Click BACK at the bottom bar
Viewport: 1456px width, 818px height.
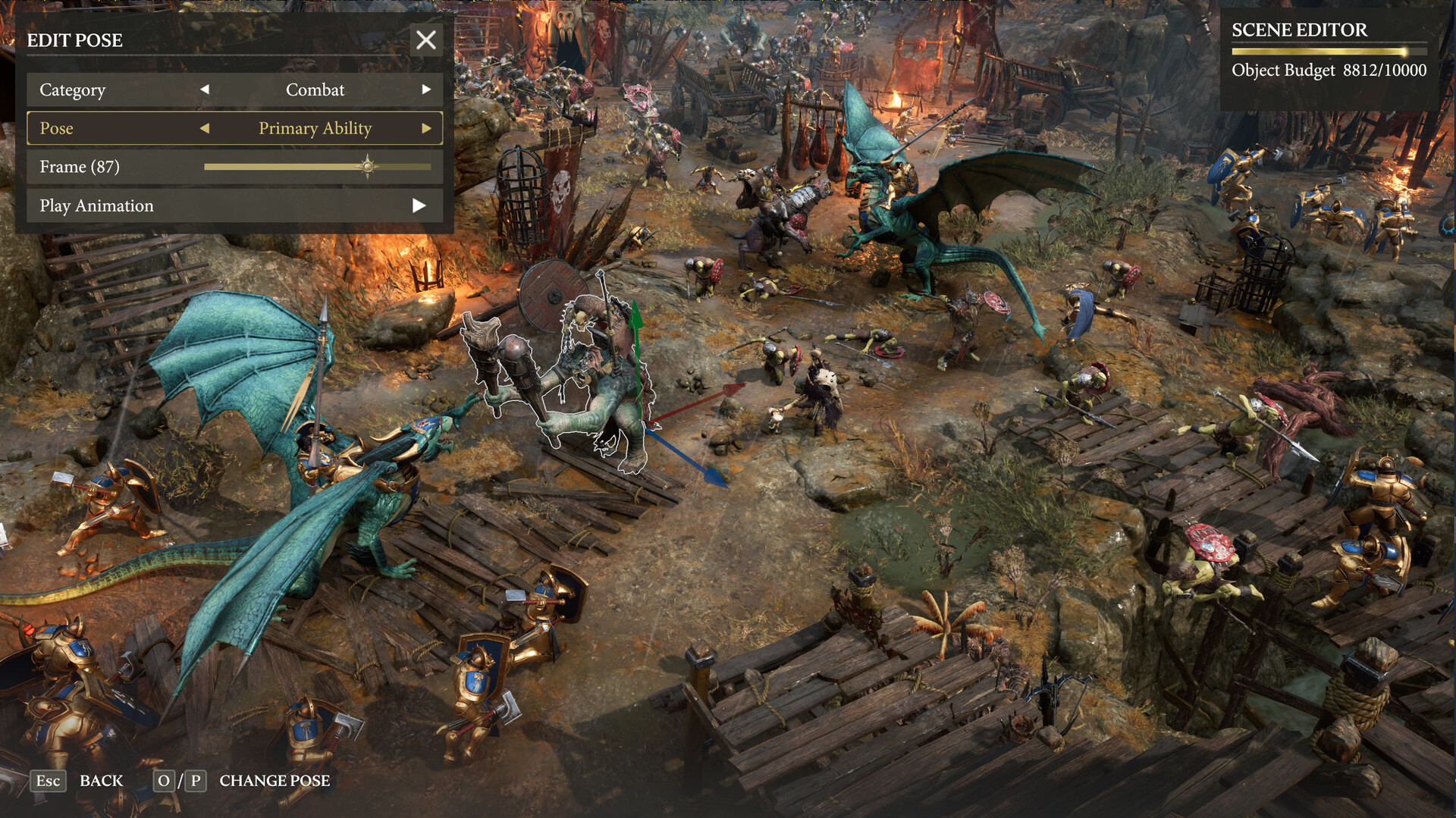pos(102,781)
